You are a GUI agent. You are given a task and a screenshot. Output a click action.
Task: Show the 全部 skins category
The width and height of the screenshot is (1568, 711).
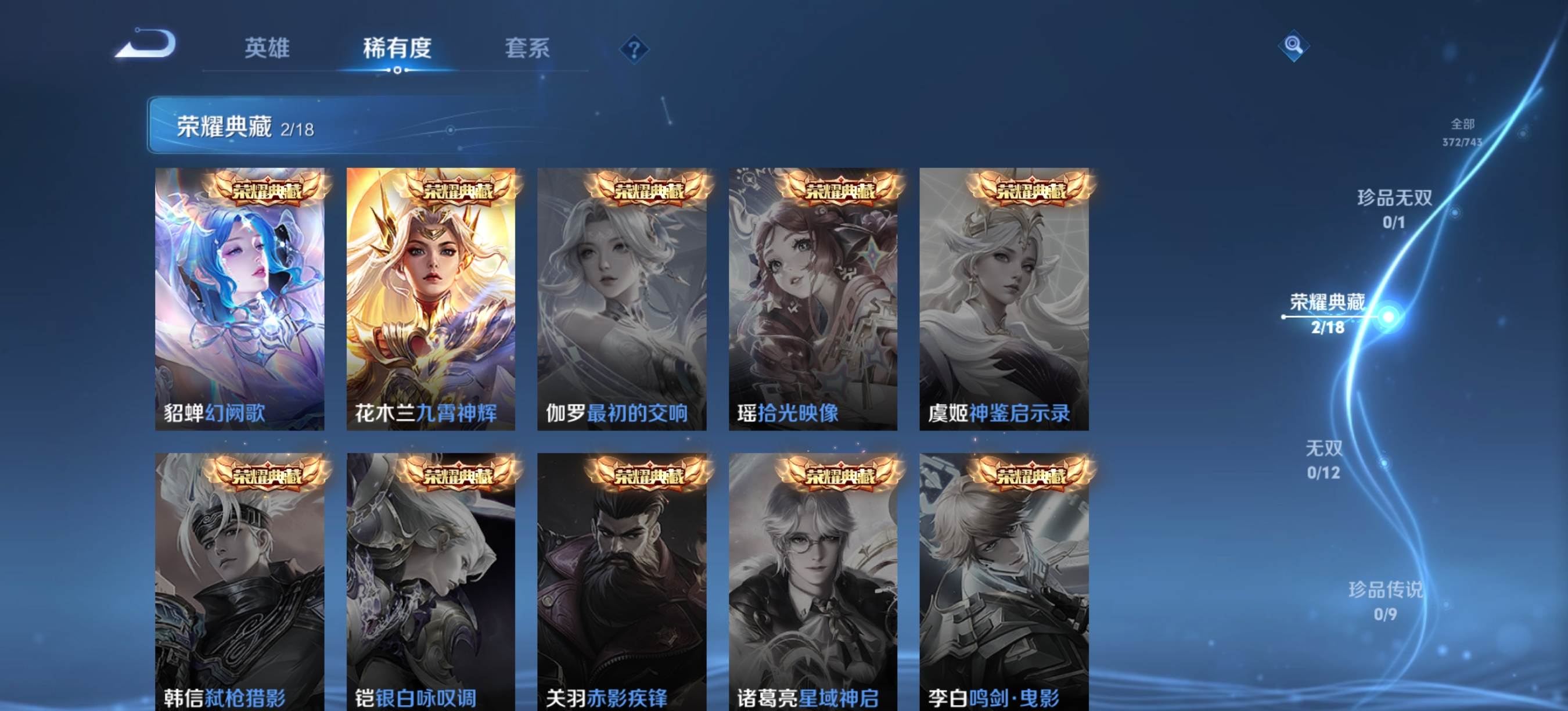pos(1462,132)
